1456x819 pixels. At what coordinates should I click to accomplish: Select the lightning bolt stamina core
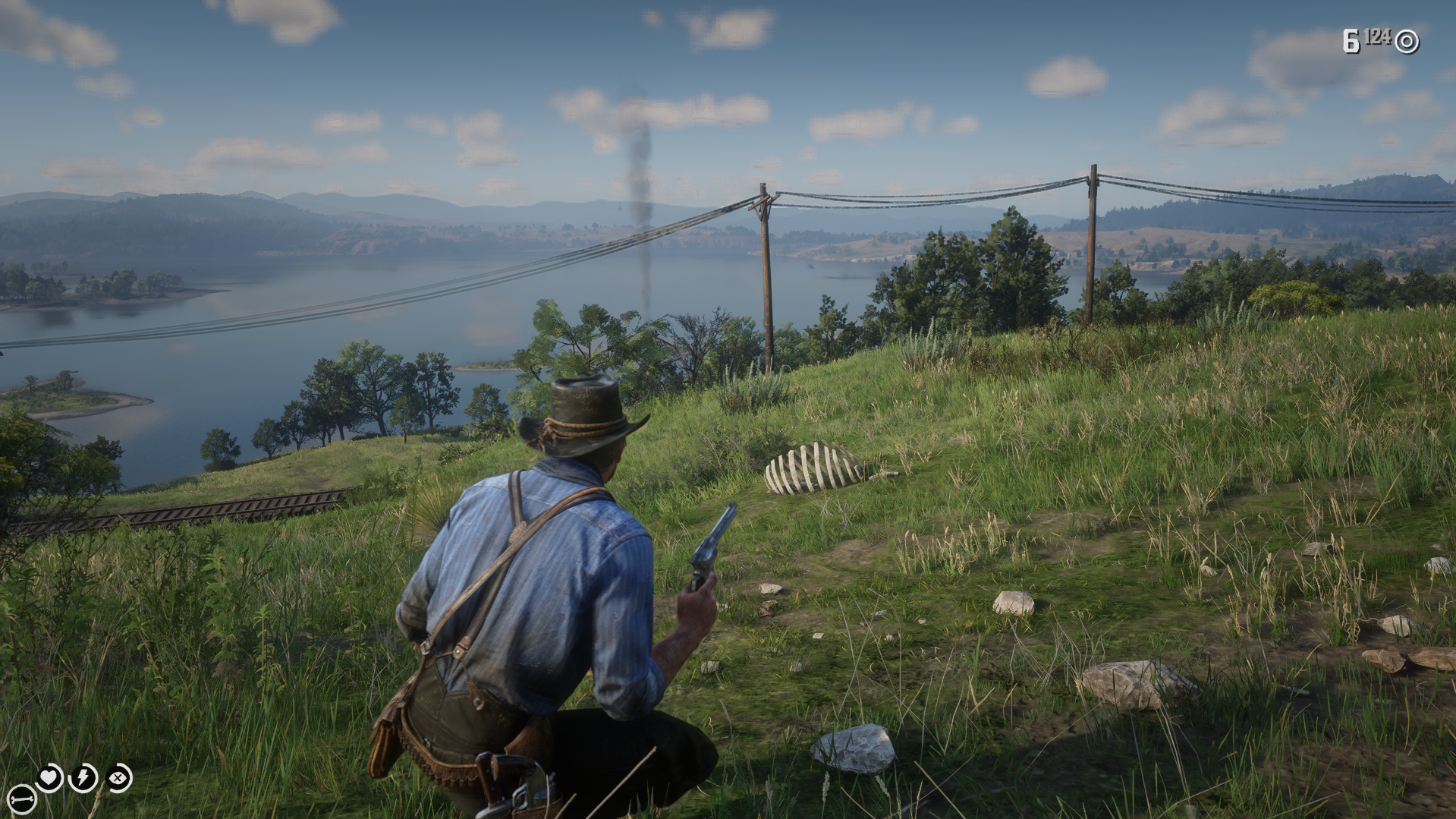83,777
